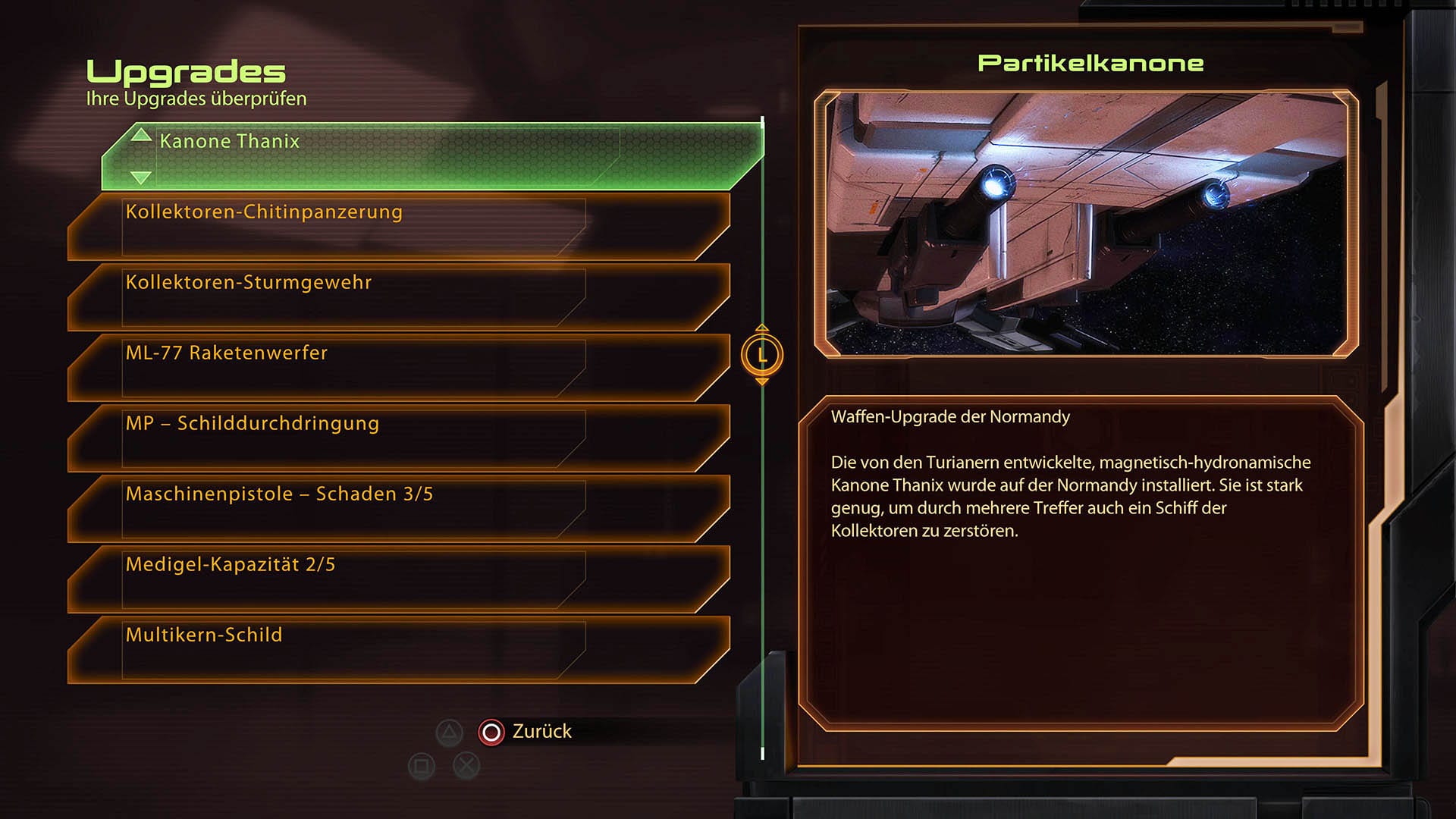Click the down arrow on the selected entry
Image resolution: width=1456 pixels, height=819 pixels.
pyautogui.click(x=141, y=177)
